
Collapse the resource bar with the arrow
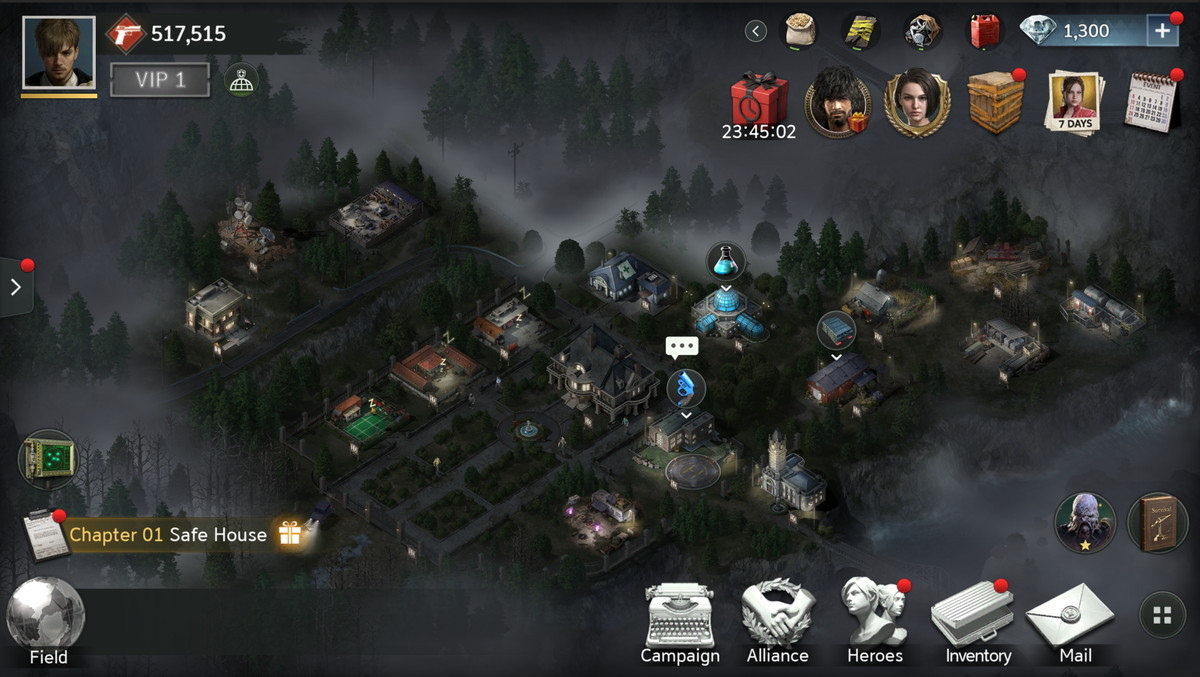tap(756, 31)
